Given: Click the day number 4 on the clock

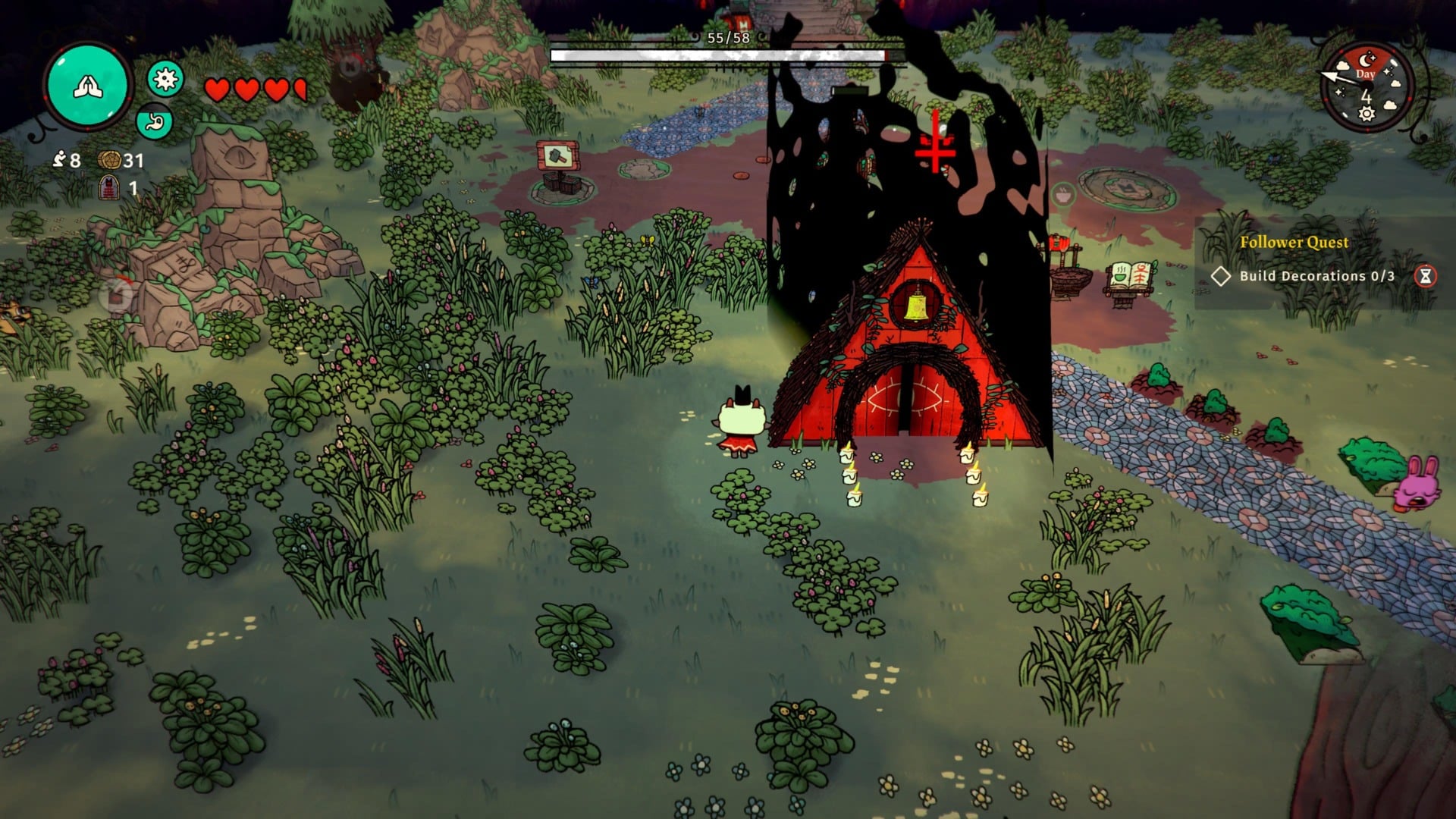Looking at the screenshot, I should [x=1367, y=97].
